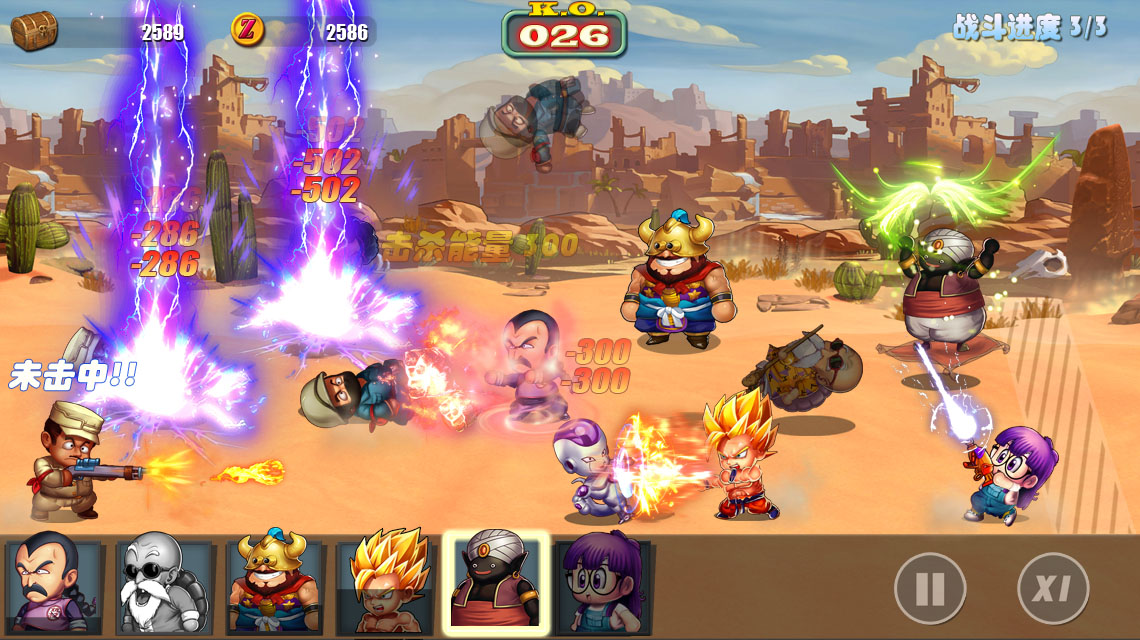Pick the horned gold helmet warrior portrait
The image size is (1140, 640).
click(x=274, y=586)
